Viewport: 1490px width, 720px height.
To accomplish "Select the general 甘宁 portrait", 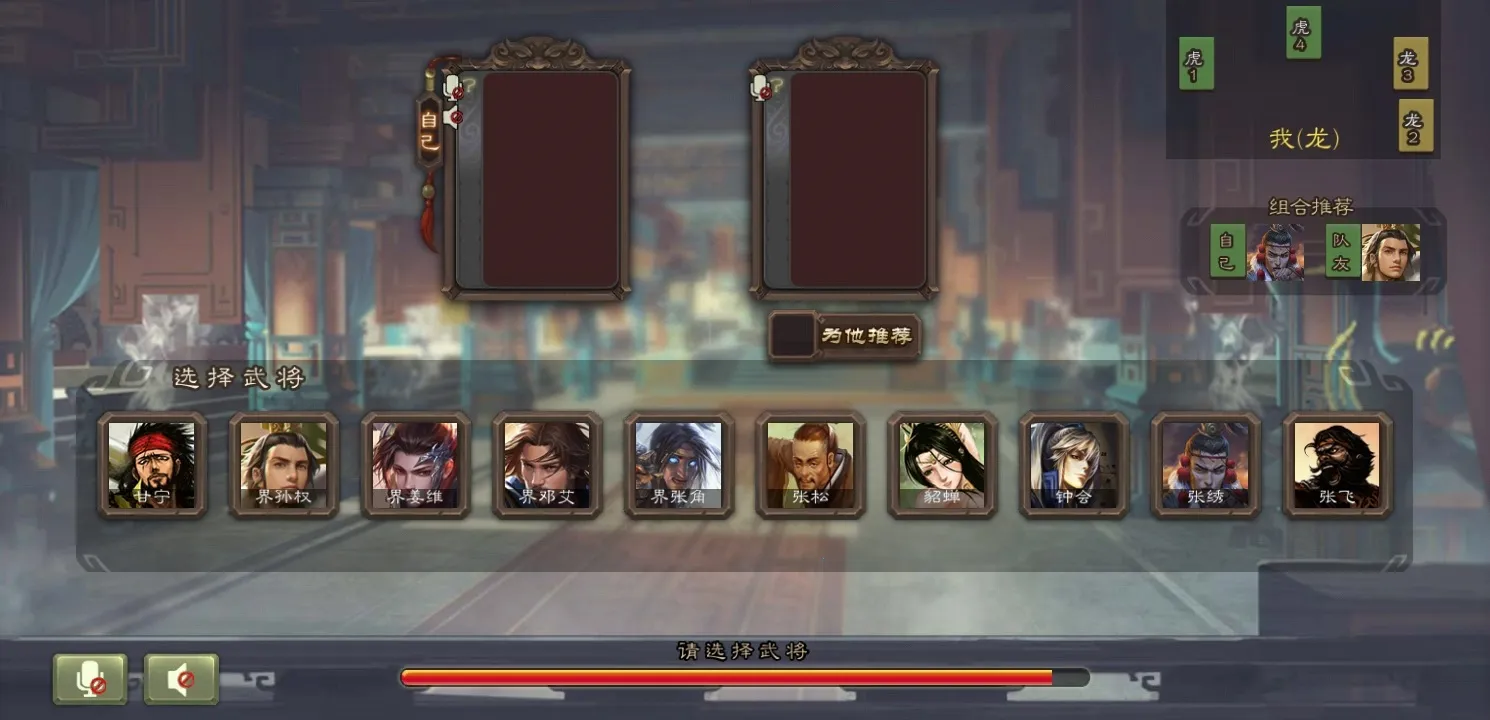I will coord(152,466).
